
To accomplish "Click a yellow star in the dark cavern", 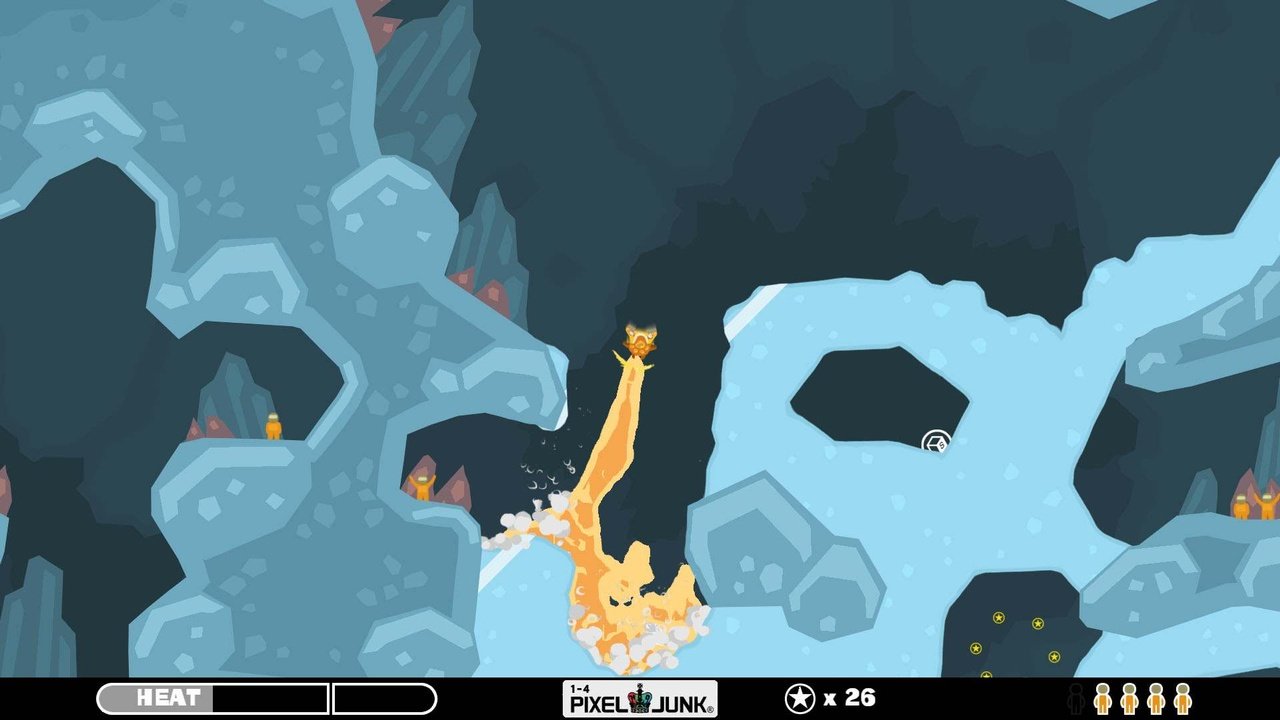I will coord(1037,623).
